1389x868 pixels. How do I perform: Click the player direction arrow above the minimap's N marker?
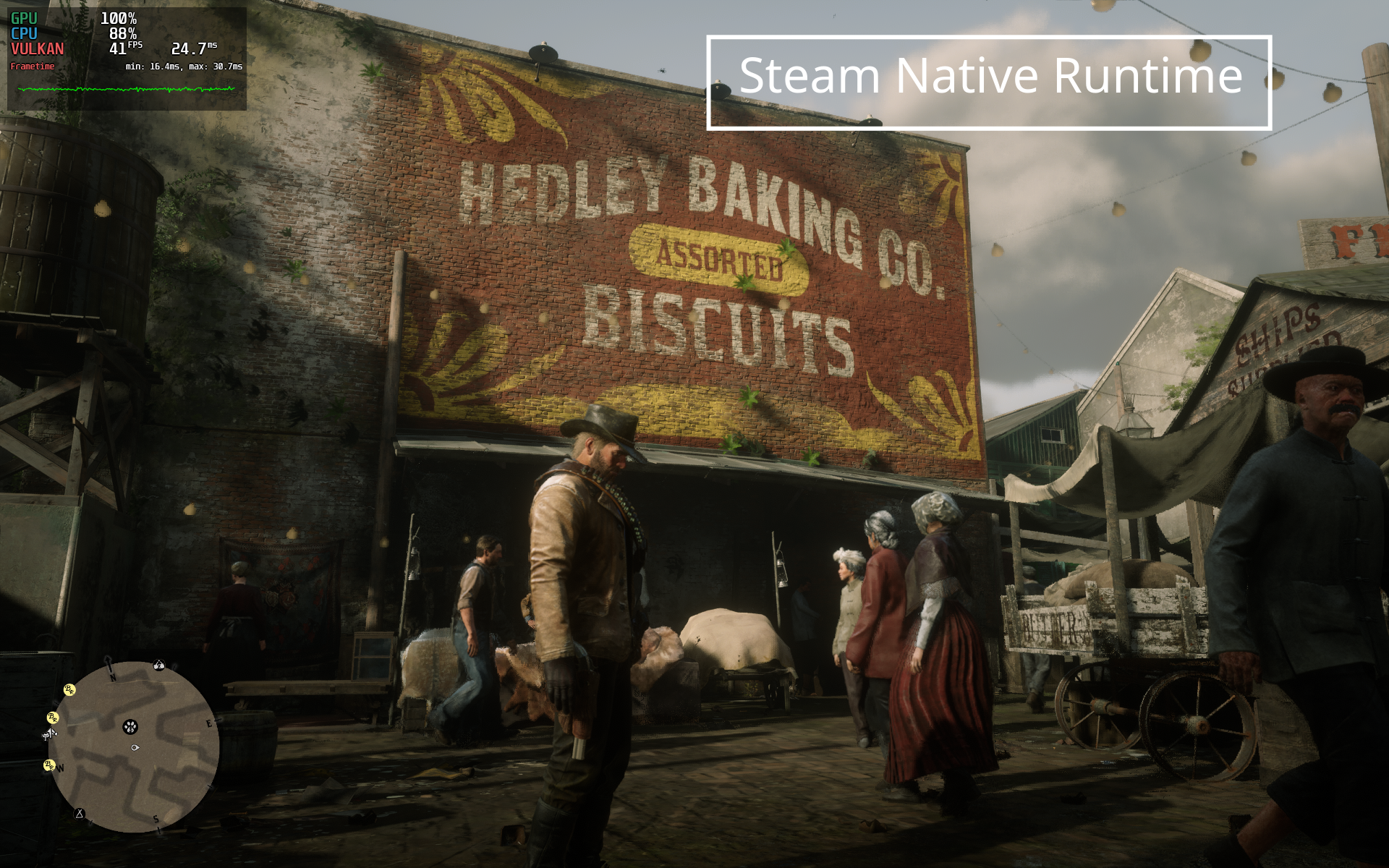pos(108,660)
